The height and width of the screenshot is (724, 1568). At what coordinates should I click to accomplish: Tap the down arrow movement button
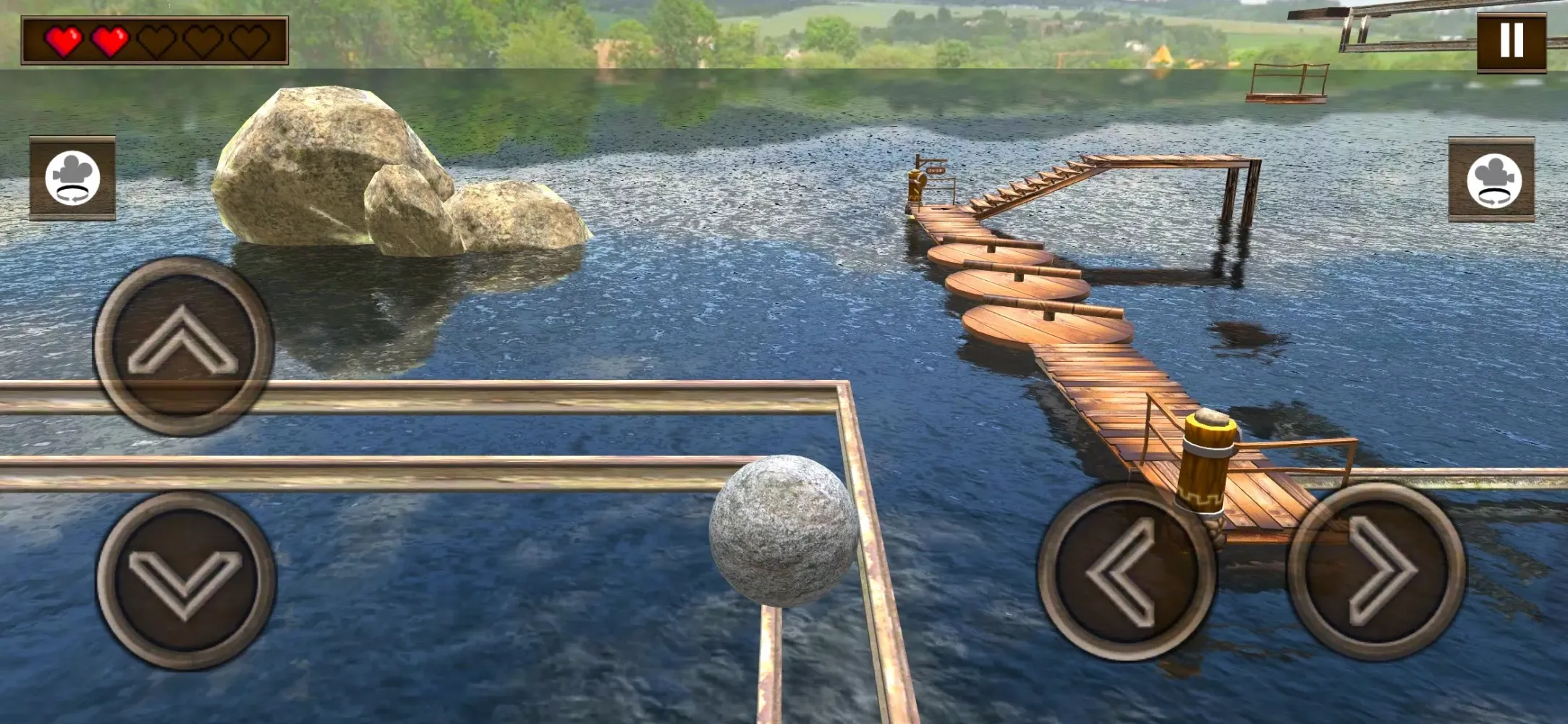(x=185, y=580)
